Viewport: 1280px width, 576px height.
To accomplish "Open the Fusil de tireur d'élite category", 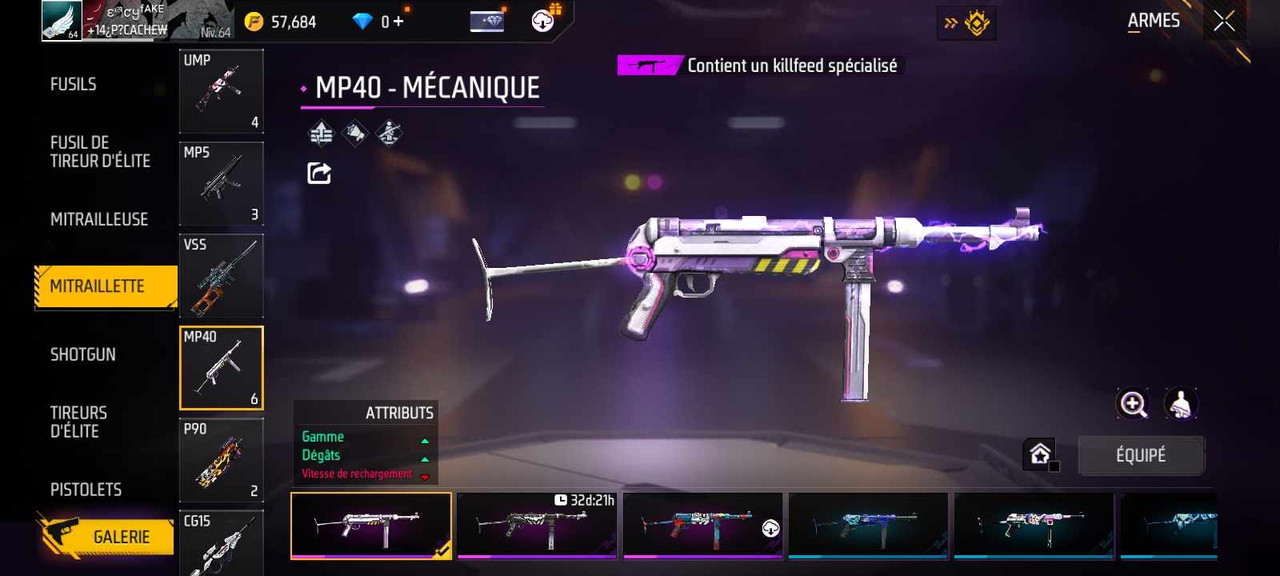I will [100, 151].
